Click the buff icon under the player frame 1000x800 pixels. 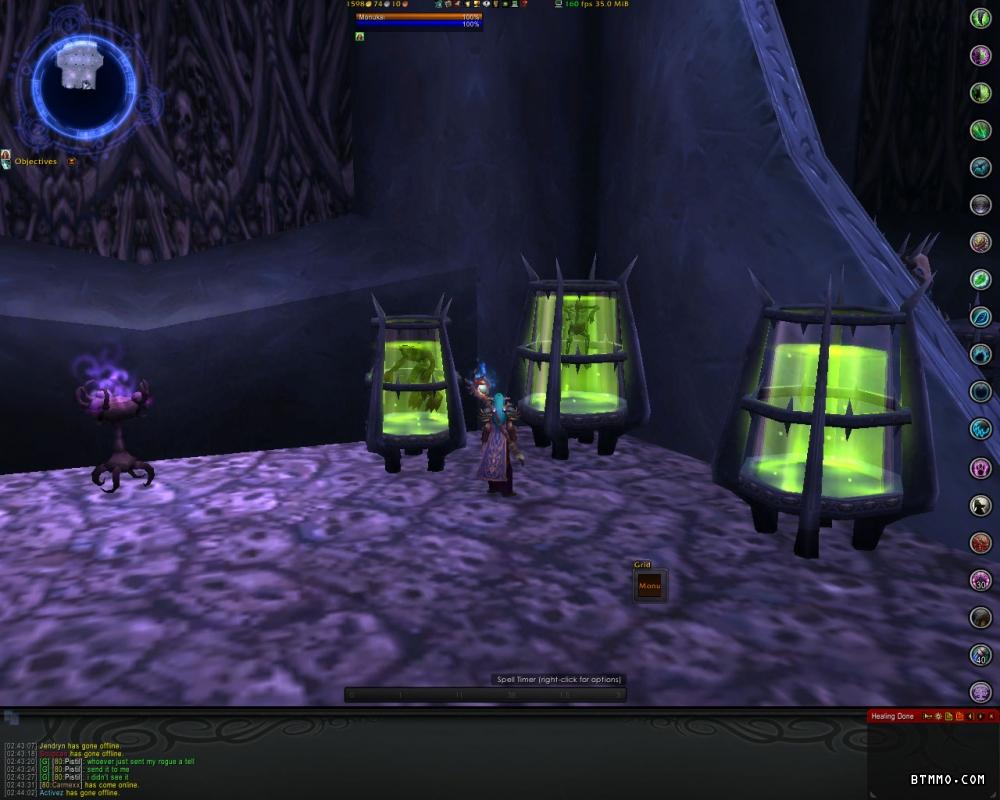360,36
